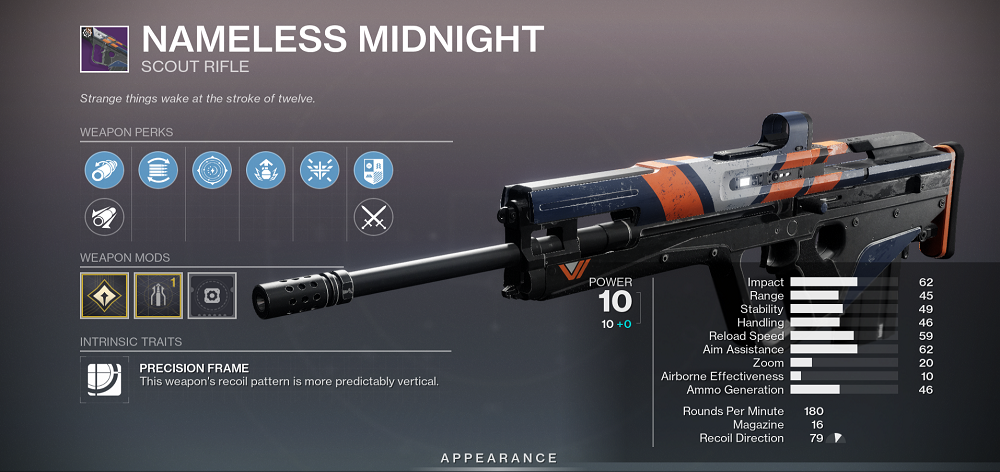Inspect the Precision Frame intrinsic trait icon
Image resolution: width=1000 pixels, height=472 pixels.
click(104, 381)
